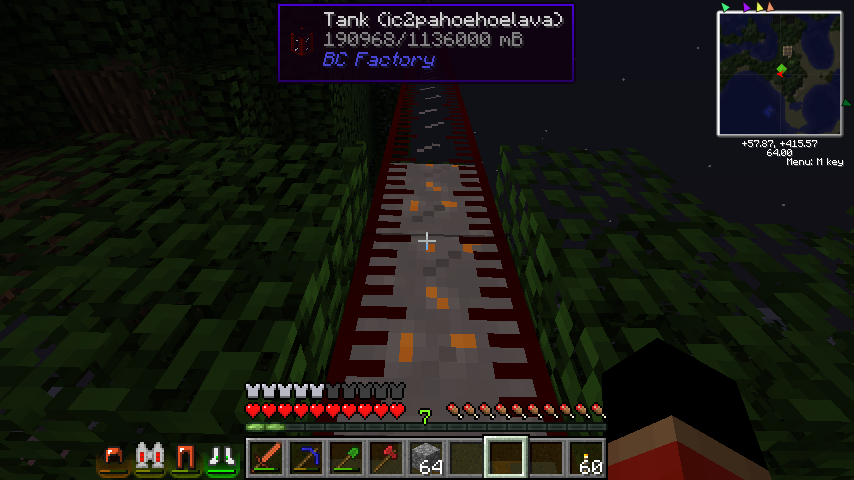
Task: Click the green boots armor status icon
Action: pyautogui.click(x=222, y=458)
